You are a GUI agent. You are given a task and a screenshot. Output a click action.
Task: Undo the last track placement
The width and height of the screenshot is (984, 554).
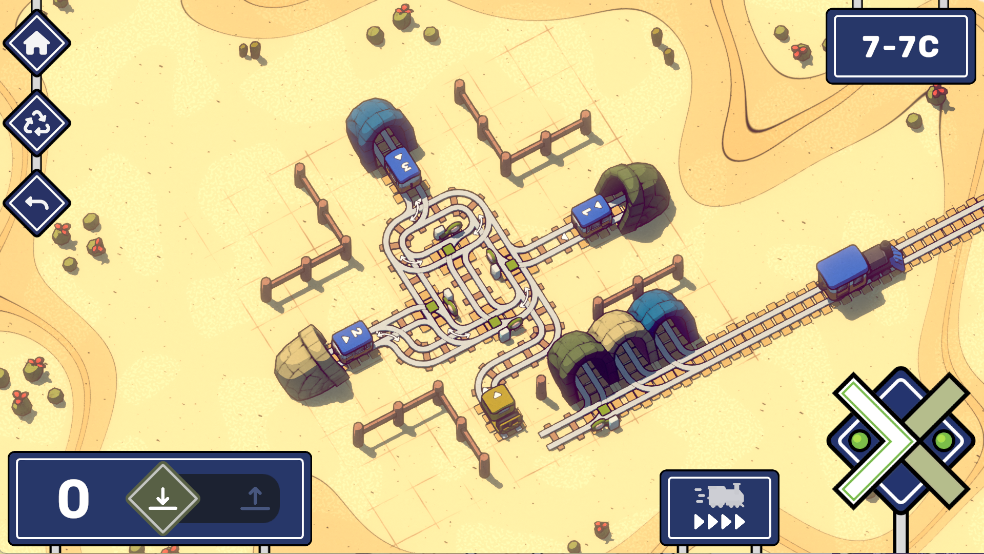(x=37, y=203)
